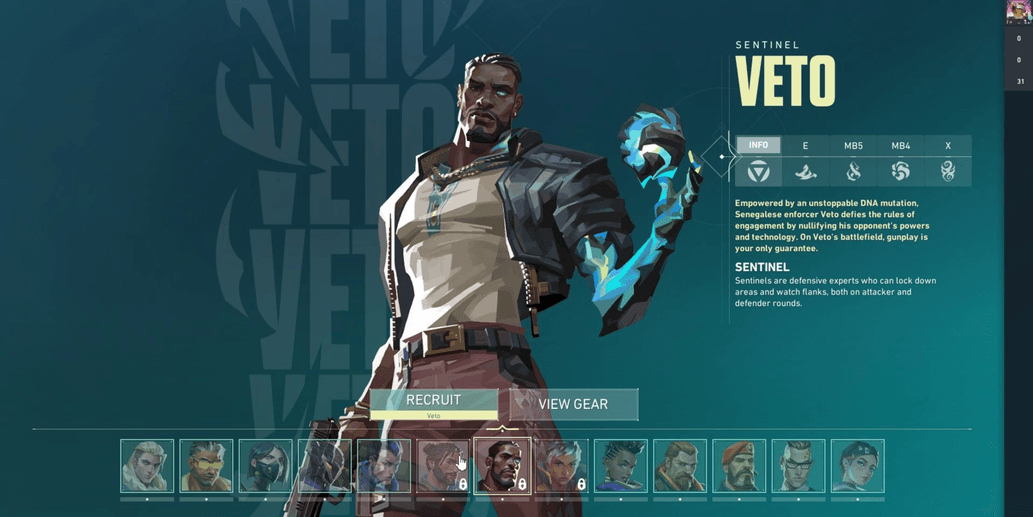The width and height of the screenshot is (1033, 517).
Task: Choose the agent with yellow visor glasses
Action: point(206,466)
